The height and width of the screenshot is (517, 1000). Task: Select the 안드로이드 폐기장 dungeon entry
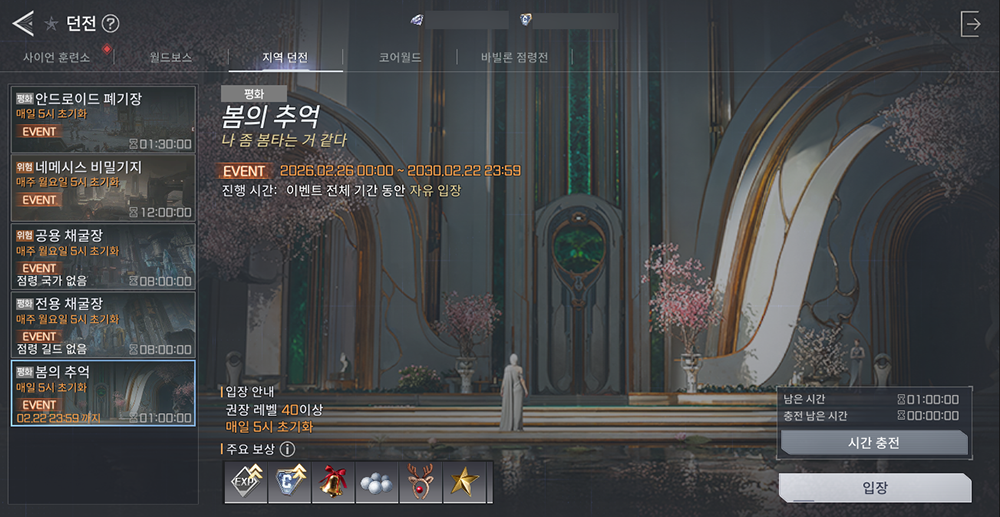(x=103, y=118)
